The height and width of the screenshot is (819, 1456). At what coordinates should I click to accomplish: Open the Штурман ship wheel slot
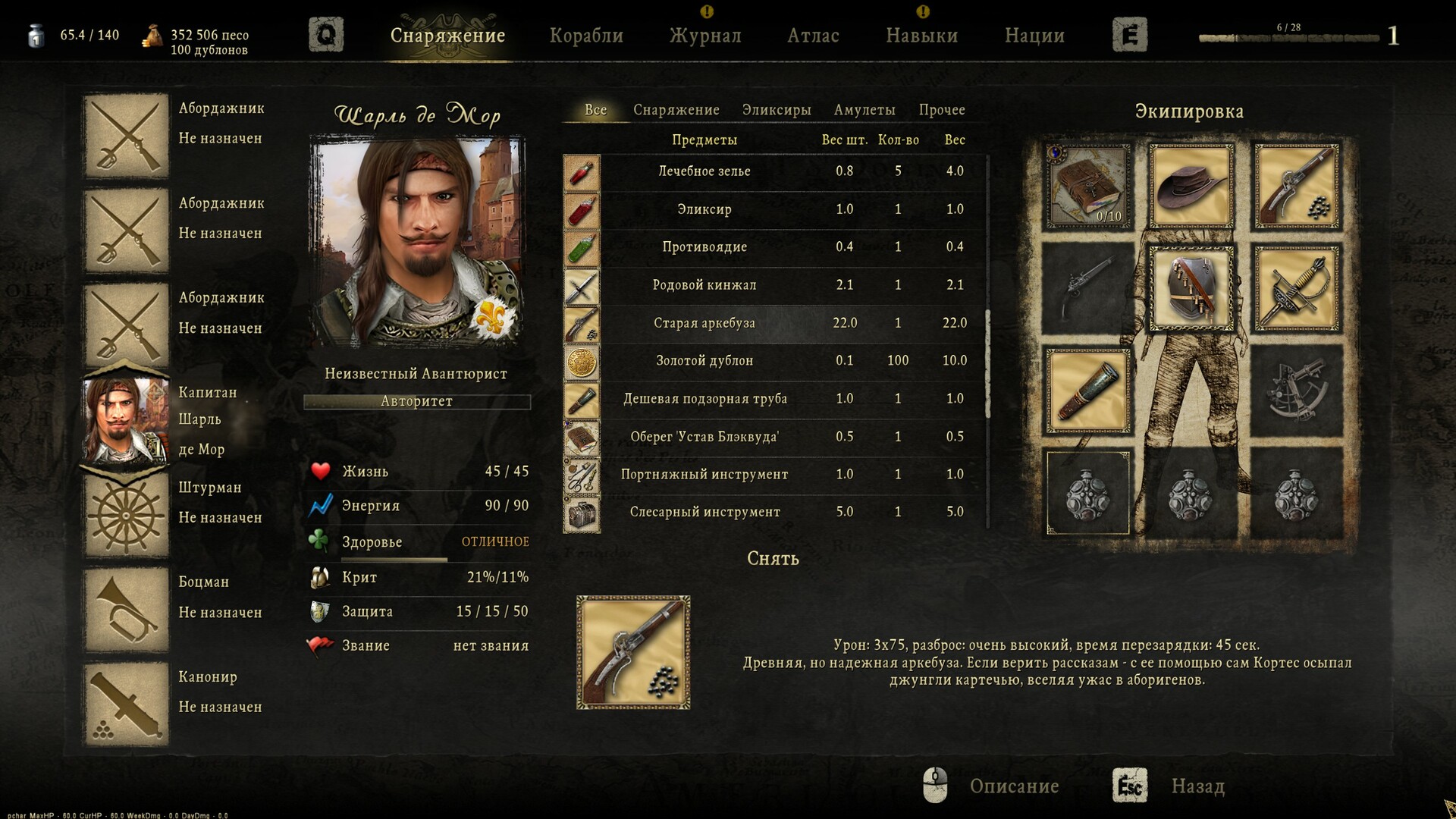pos(126,516)
